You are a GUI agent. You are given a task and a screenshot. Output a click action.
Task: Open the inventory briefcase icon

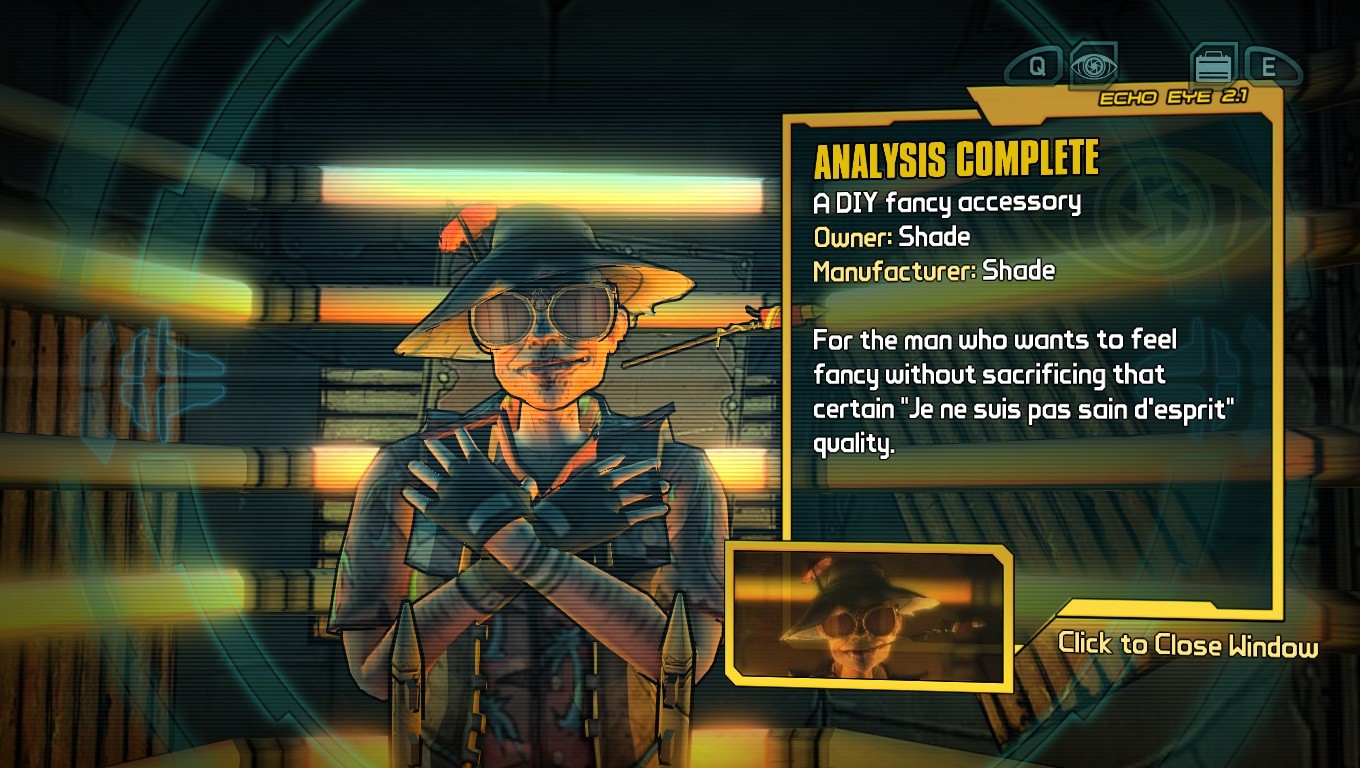pyautogui.click(x=1213, y=67)
